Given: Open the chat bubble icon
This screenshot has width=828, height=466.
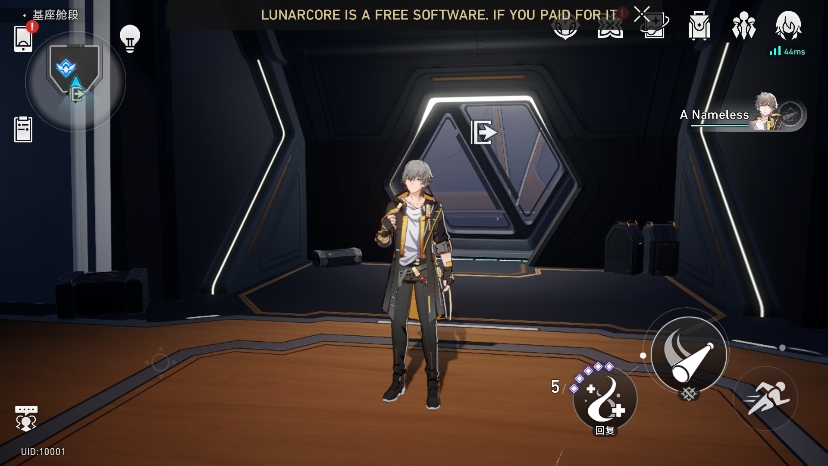Looking at the screenshot, I should pyautogui.click(x=26, y=419).
